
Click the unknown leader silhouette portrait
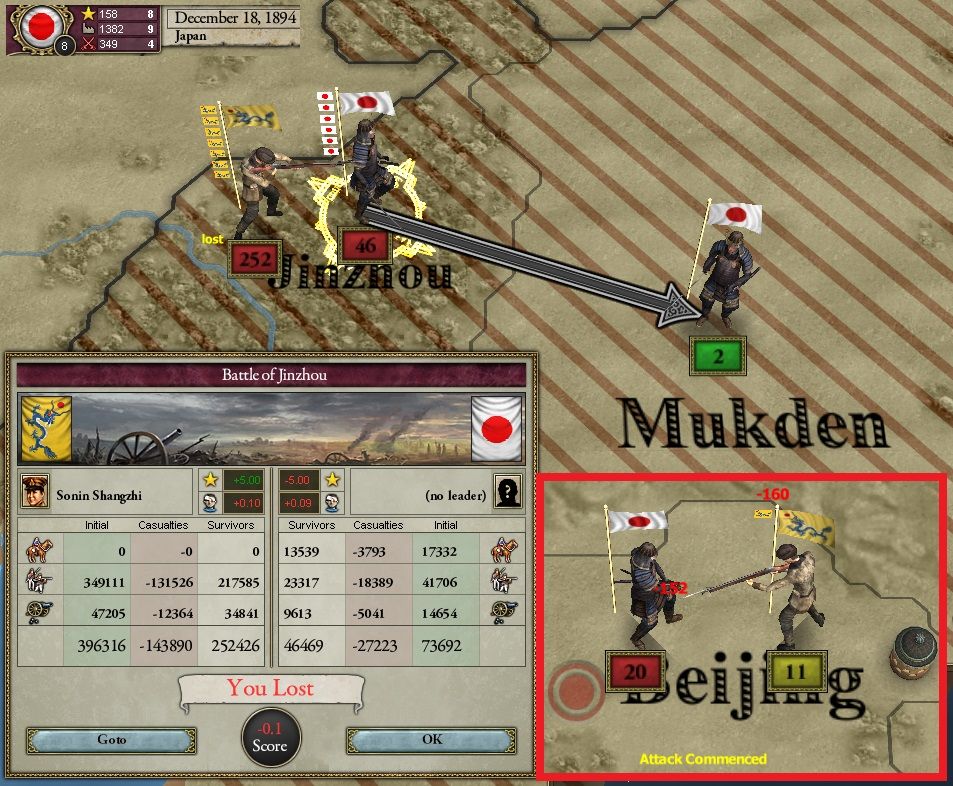(509, 493)
